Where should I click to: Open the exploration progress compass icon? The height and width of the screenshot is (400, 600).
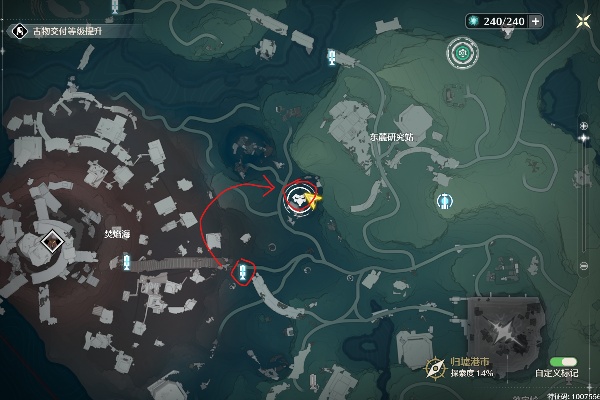pos(437,369)
